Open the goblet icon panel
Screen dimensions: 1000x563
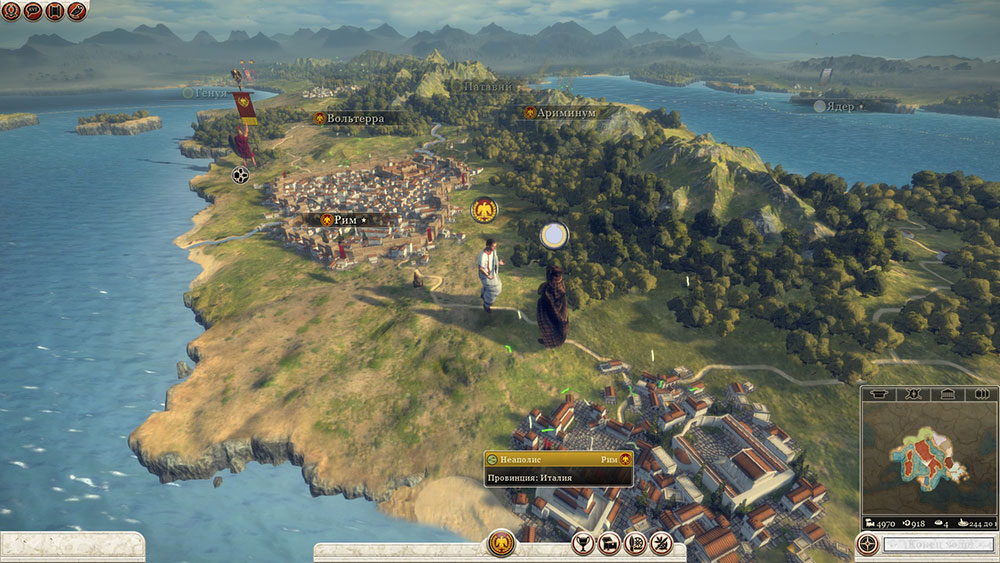tap(582, 544)
